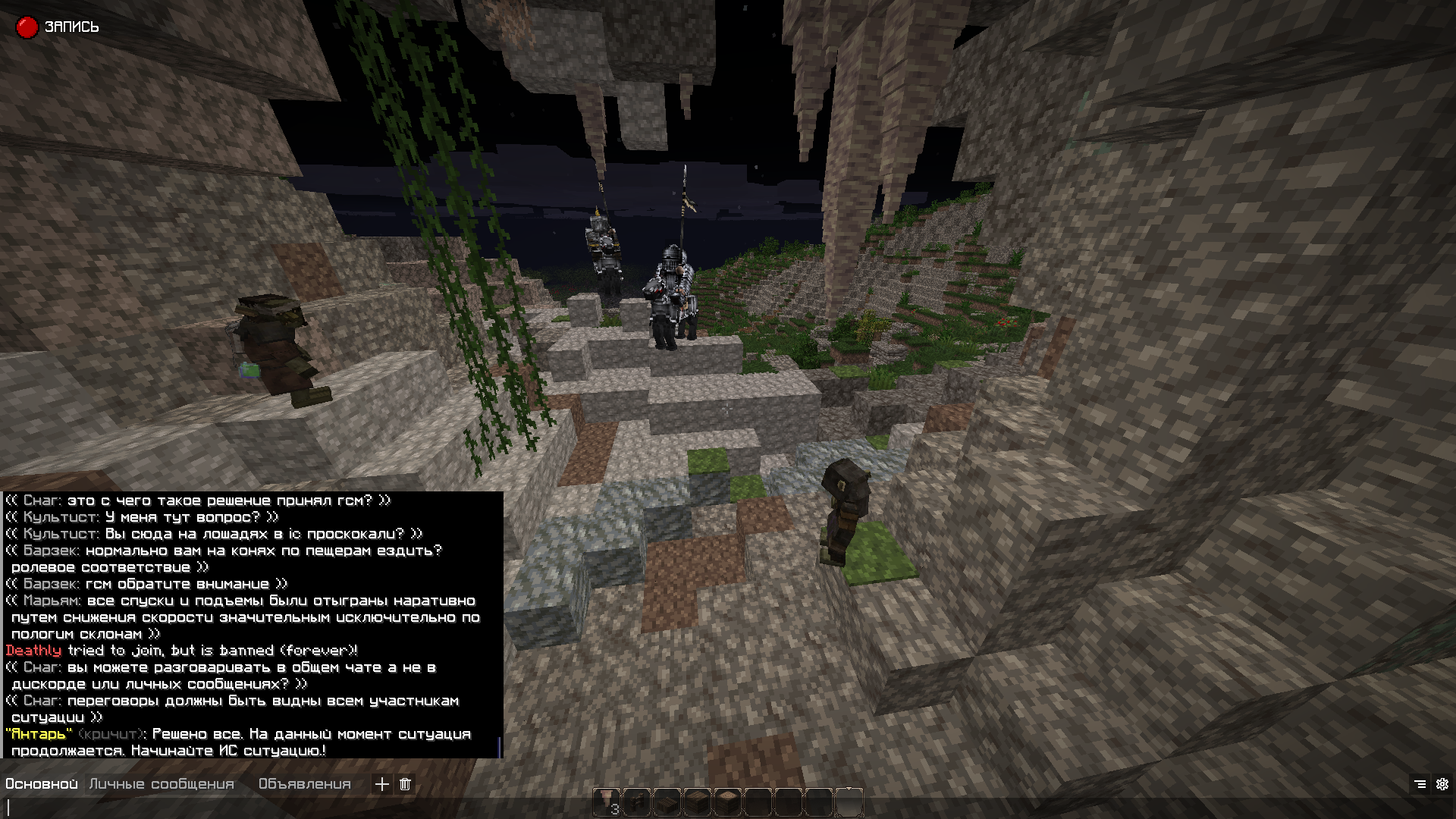Show the Объявления chat tab
Image resolution: width=1456 pixels, height=819 pixels.
(304, 784)
